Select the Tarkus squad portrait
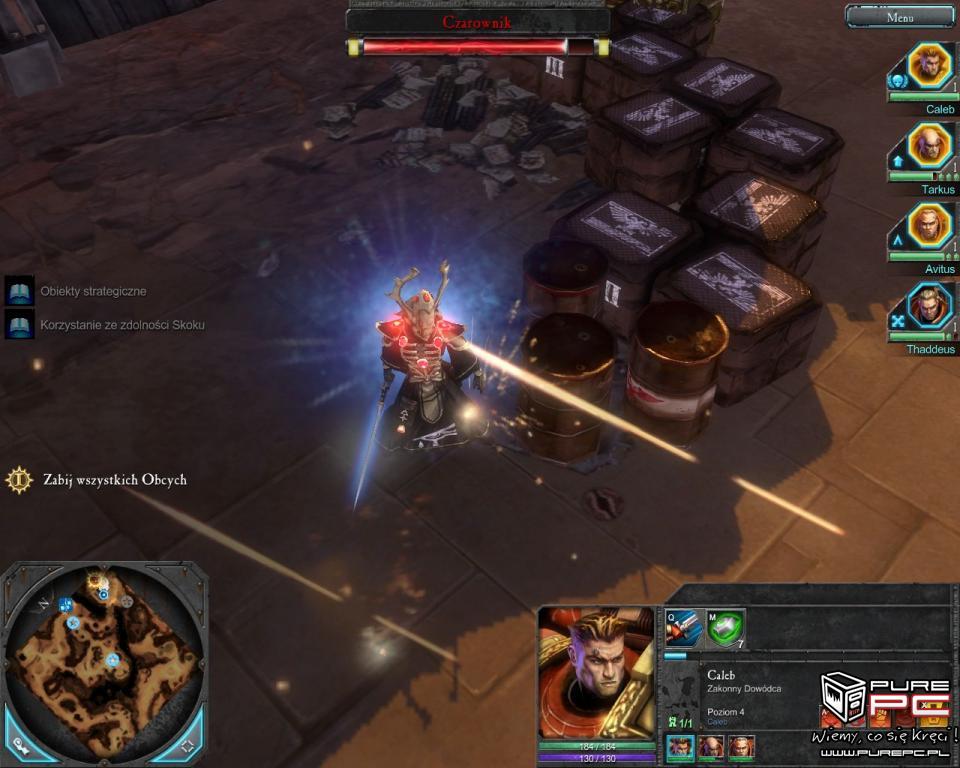Screen dimensions: 960x768 (930, 145)
